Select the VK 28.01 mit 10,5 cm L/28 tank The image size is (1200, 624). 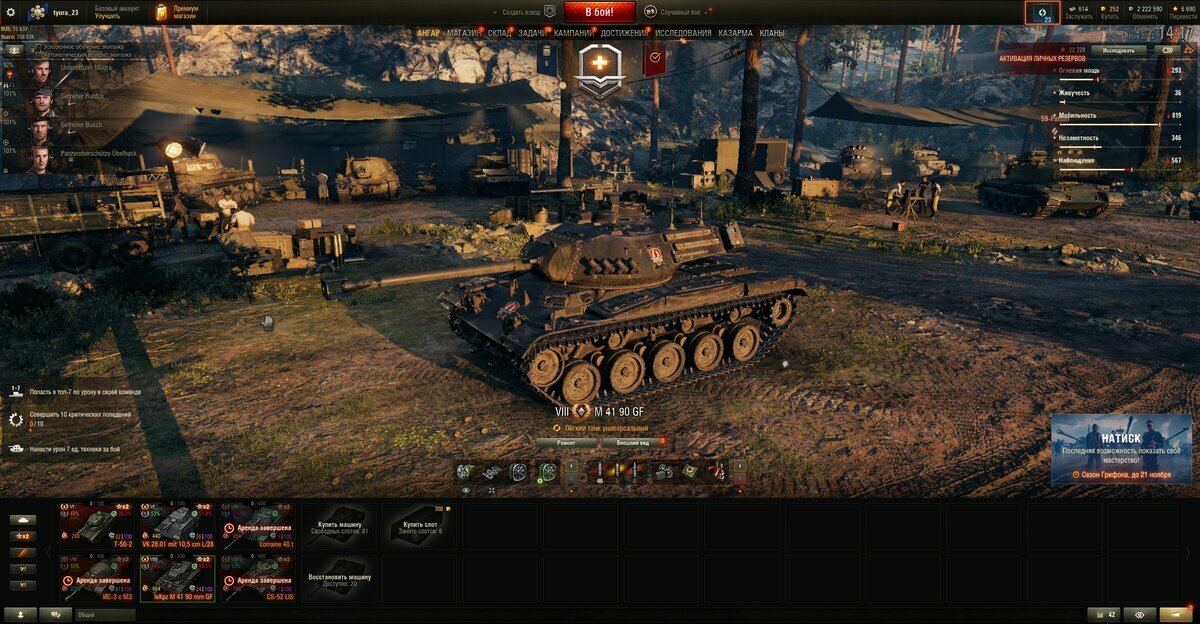click(177, 524)
